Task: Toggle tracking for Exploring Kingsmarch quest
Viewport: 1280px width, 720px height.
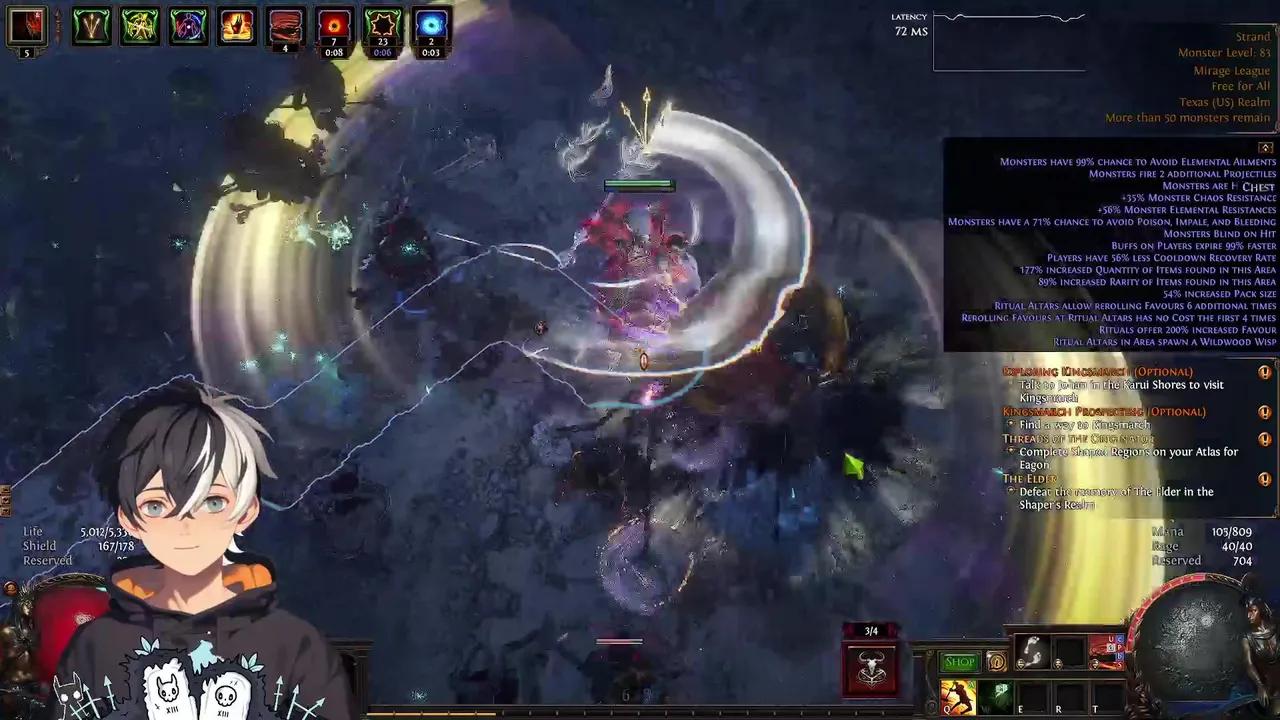Action: (x=1264, y=372)
